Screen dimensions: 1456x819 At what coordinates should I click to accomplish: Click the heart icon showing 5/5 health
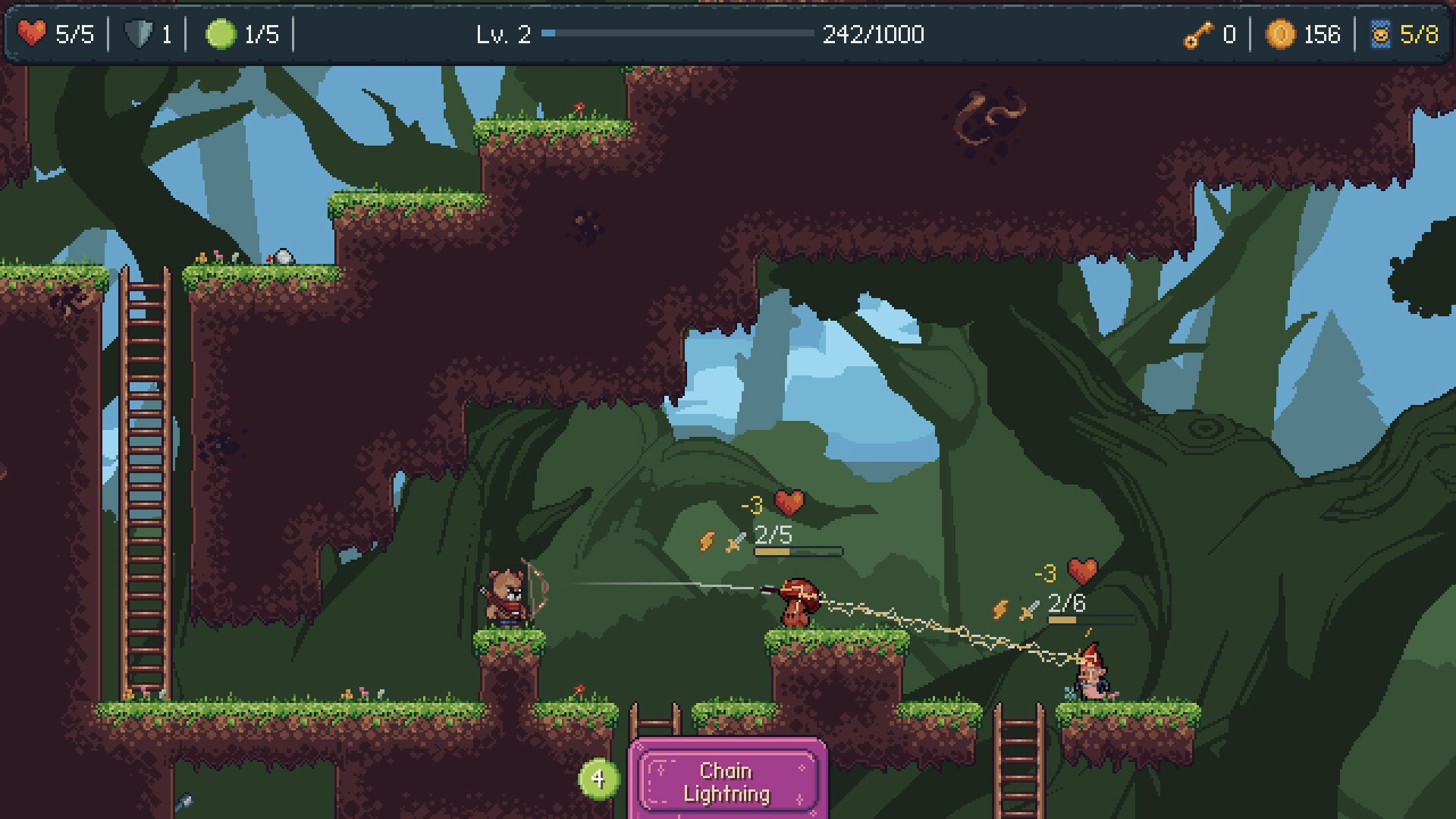(33, 33)
